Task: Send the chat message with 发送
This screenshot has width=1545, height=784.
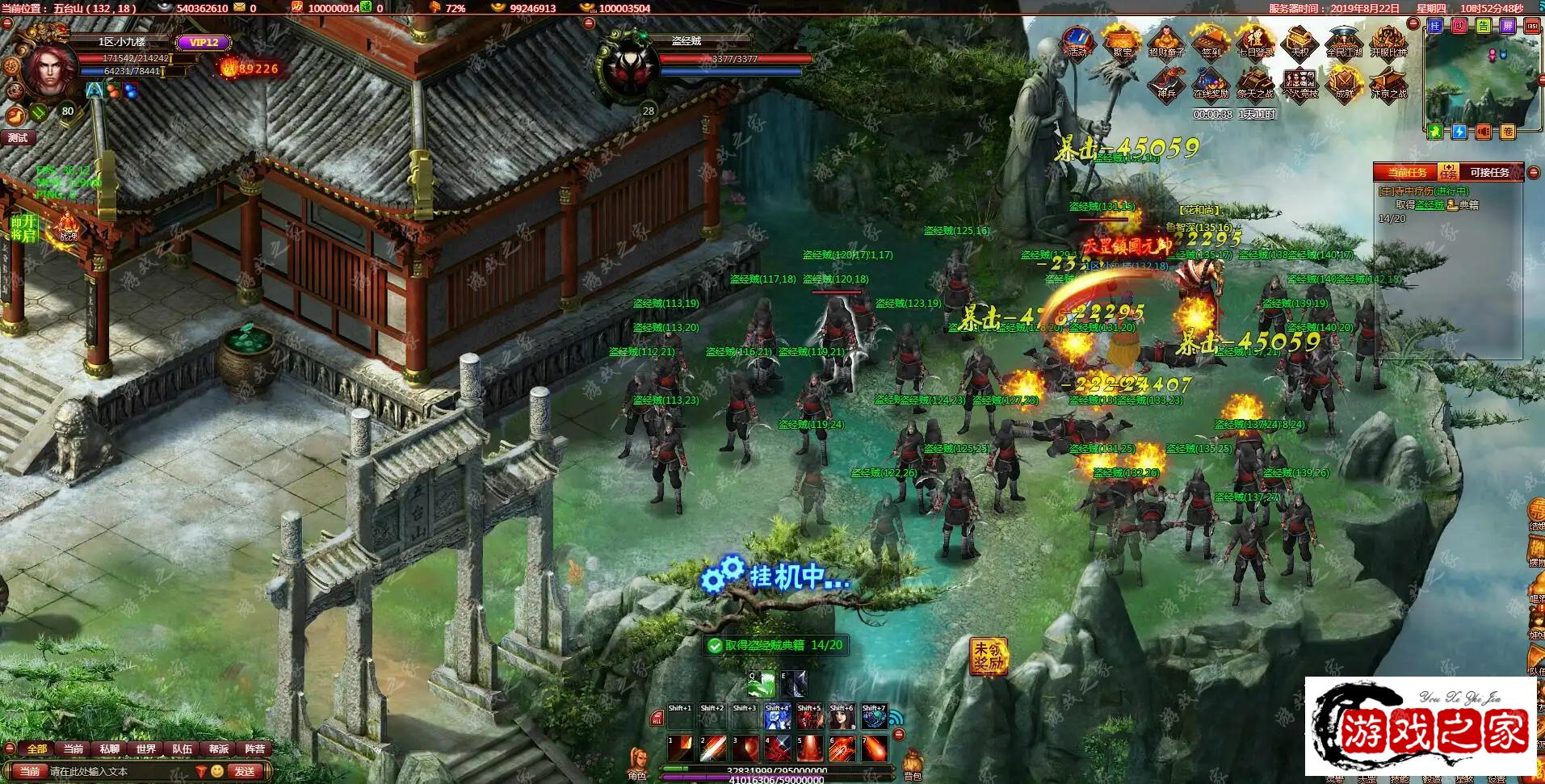Action: tap(246, 771)
